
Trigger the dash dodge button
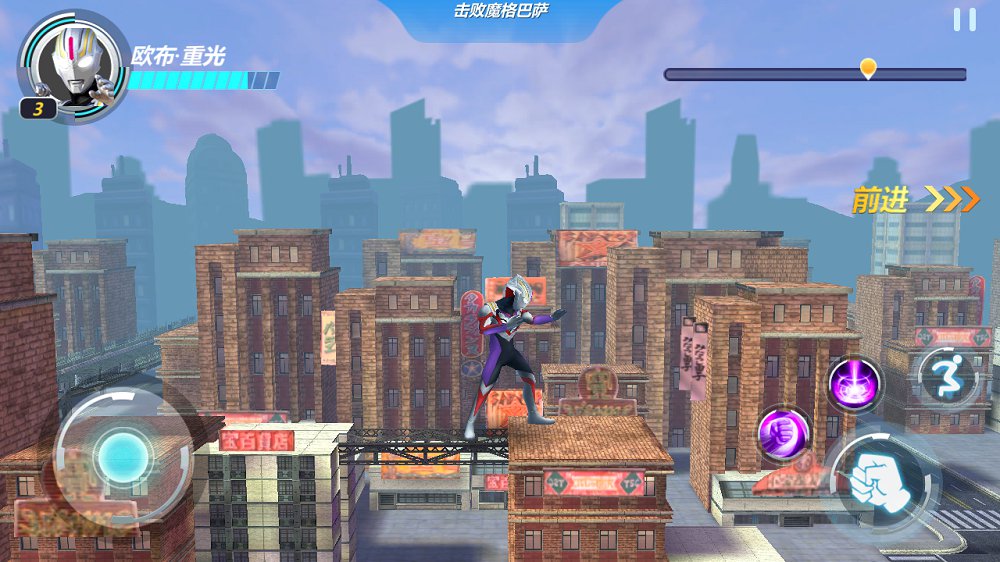point(947,376)
